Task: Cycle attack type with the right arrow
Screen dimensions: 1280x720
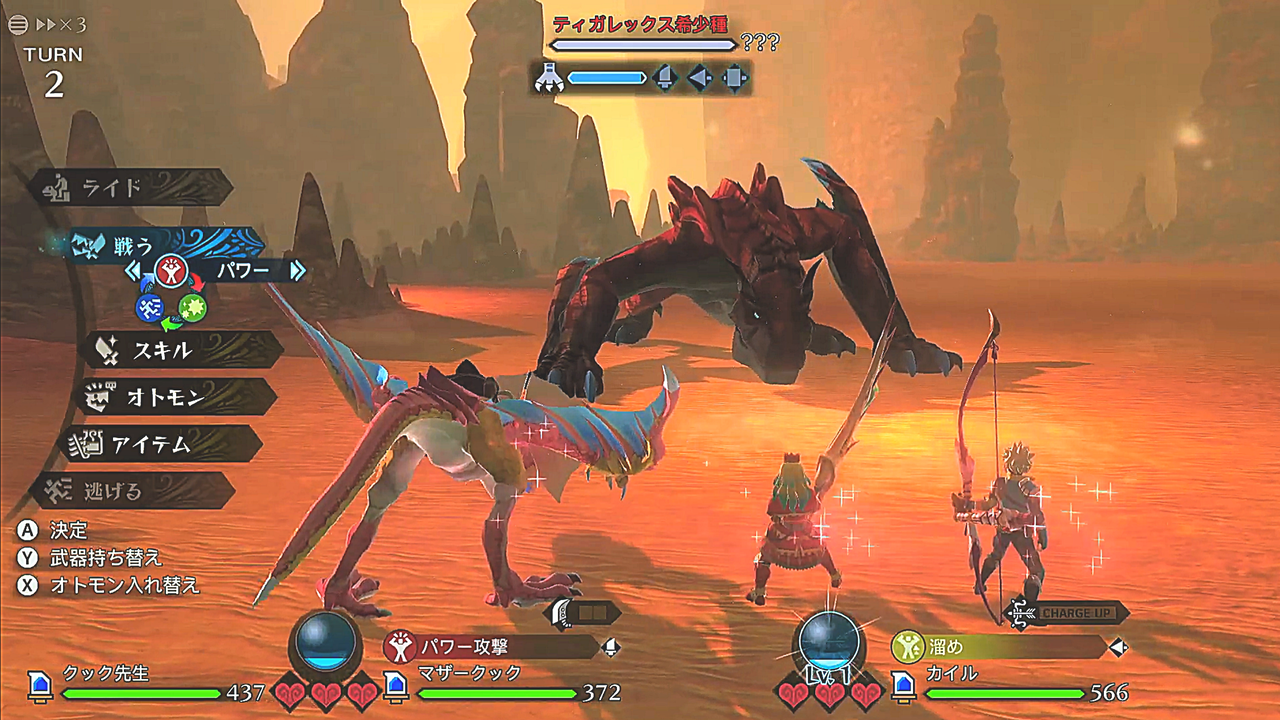Action: tap(296, 270)
